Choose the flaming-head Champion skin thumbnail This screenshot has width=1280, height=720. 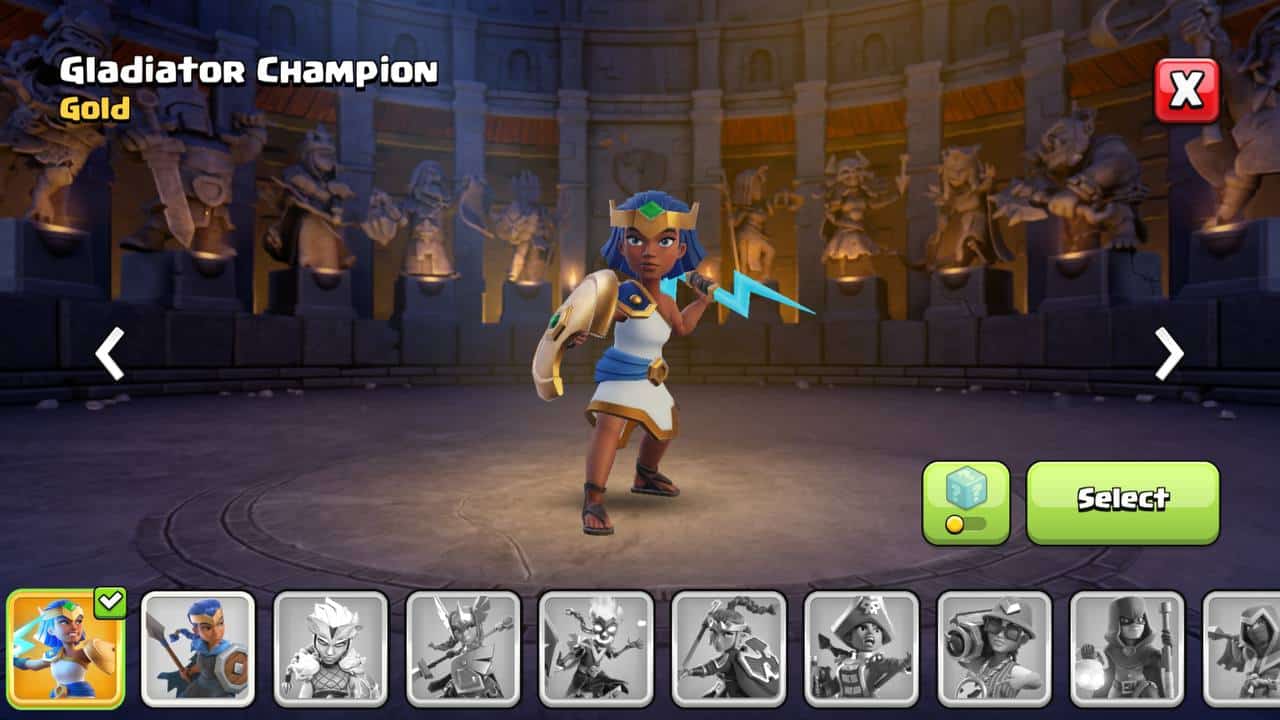[596, 648]
